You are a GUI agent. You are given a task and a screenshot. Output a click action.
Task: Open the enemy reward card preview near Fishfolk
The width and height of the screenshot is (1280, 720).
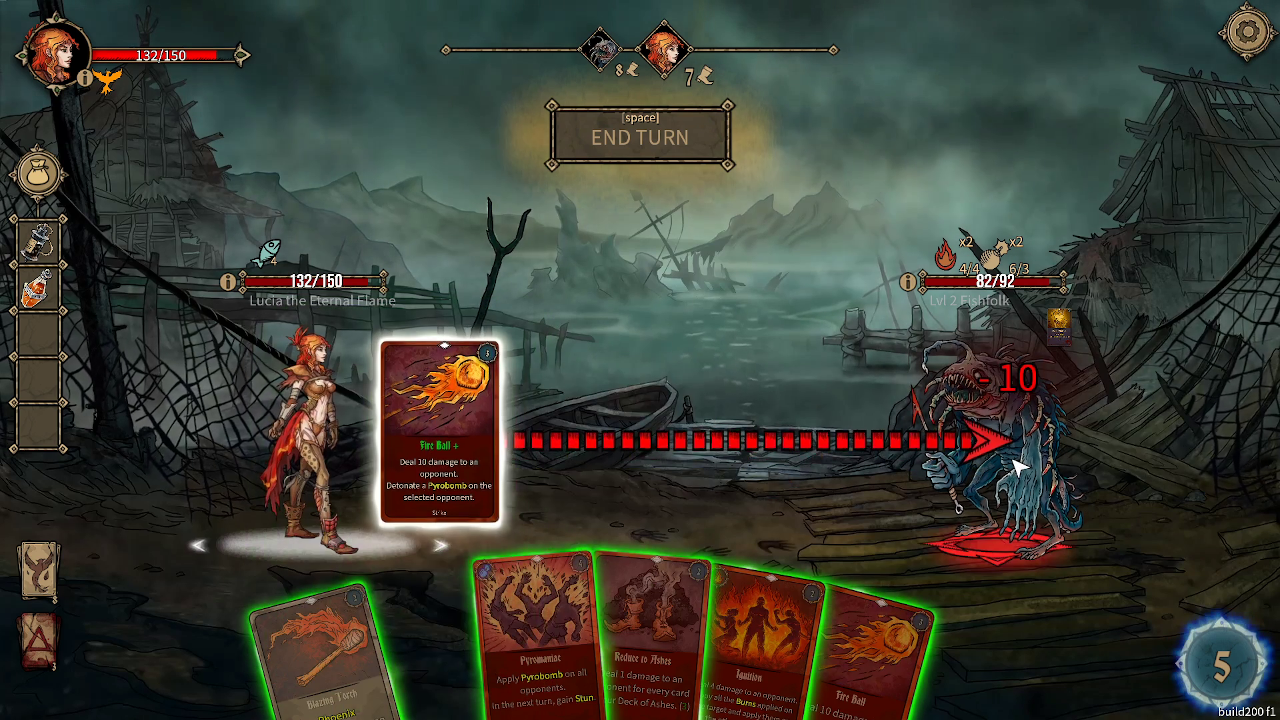click(x=1057, y=326)
